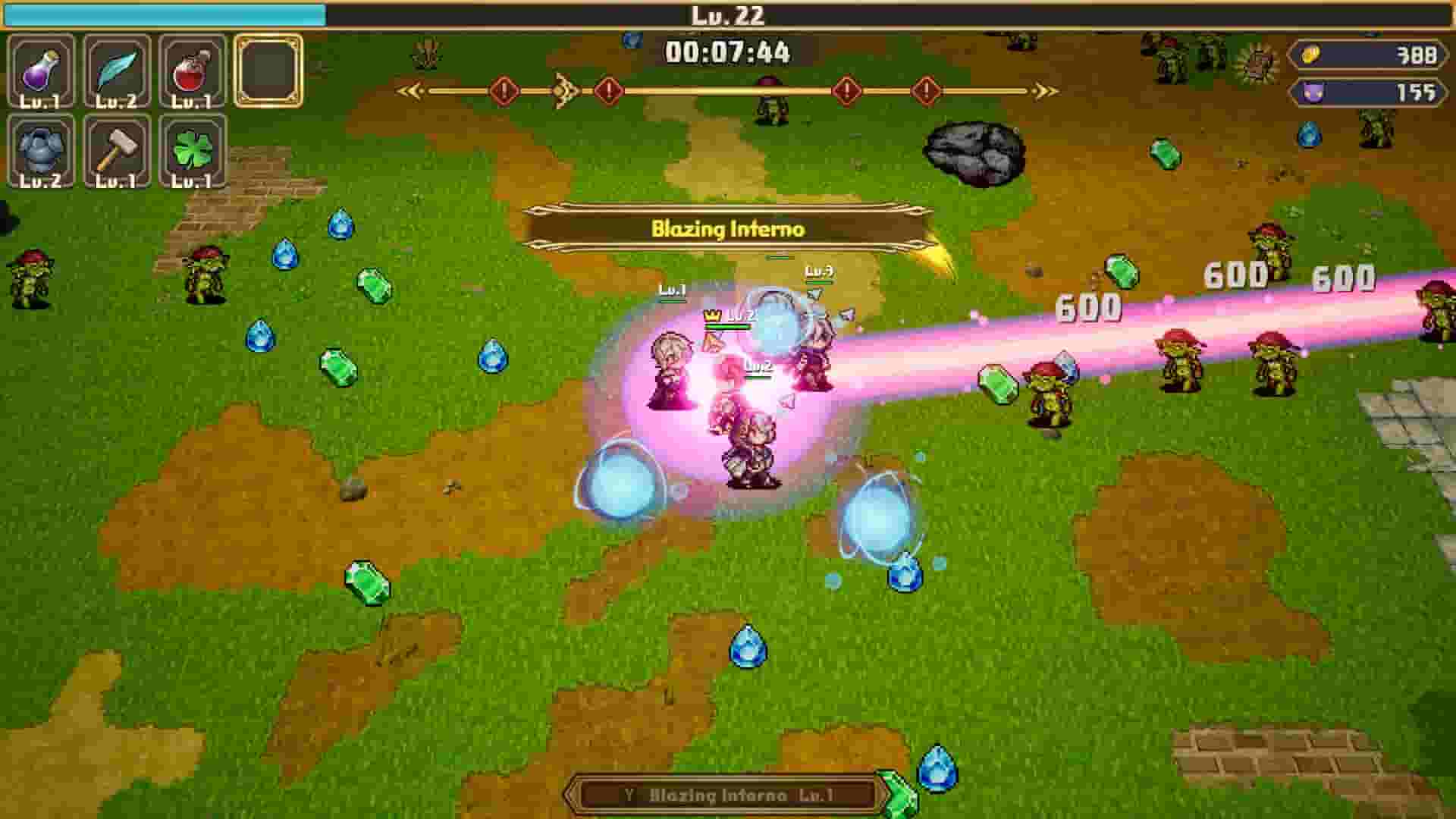
Task: Click the blue experience progress bar
Action: click(163, 12)
